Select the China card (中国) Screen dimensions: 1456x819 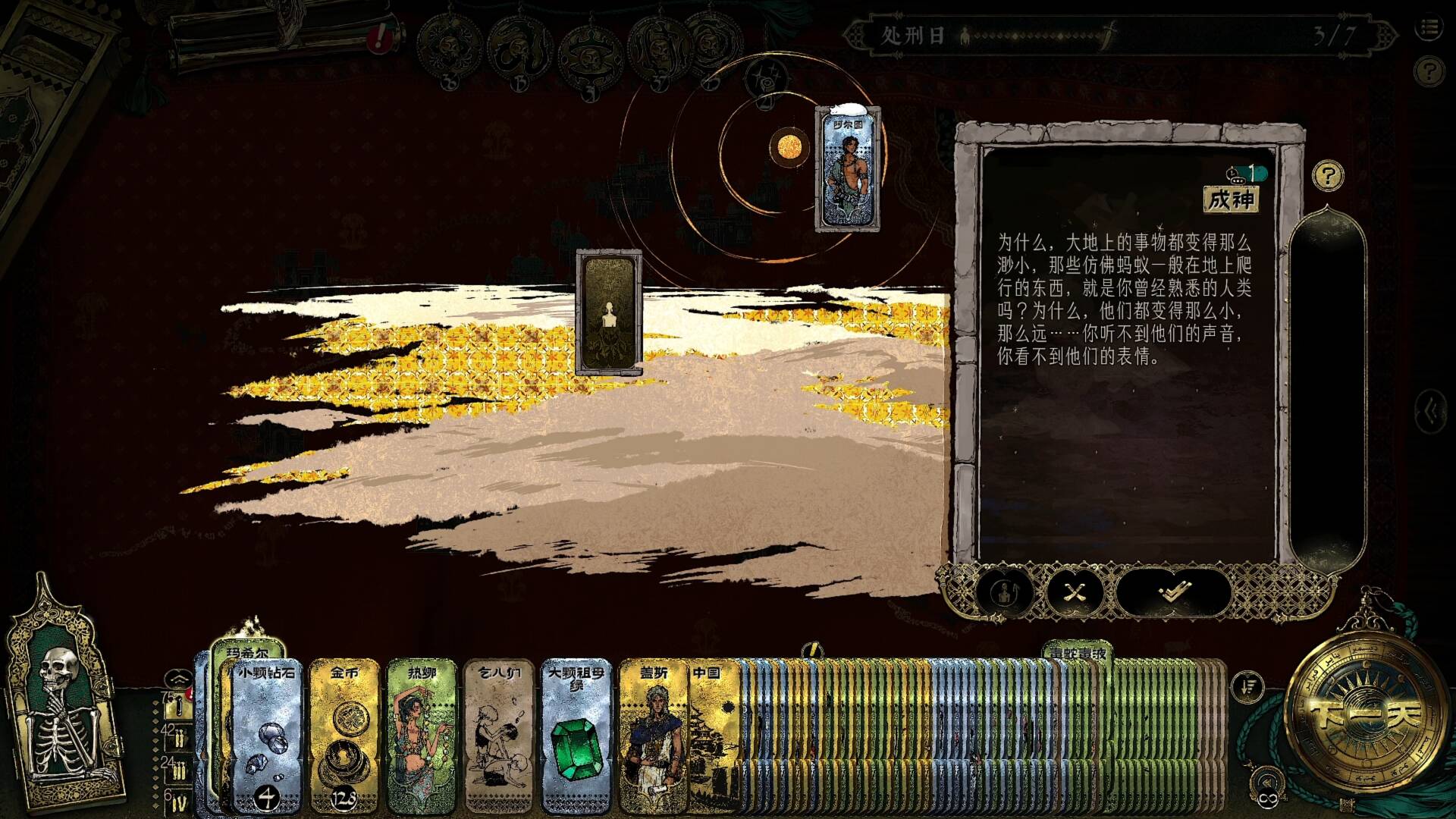714,734
